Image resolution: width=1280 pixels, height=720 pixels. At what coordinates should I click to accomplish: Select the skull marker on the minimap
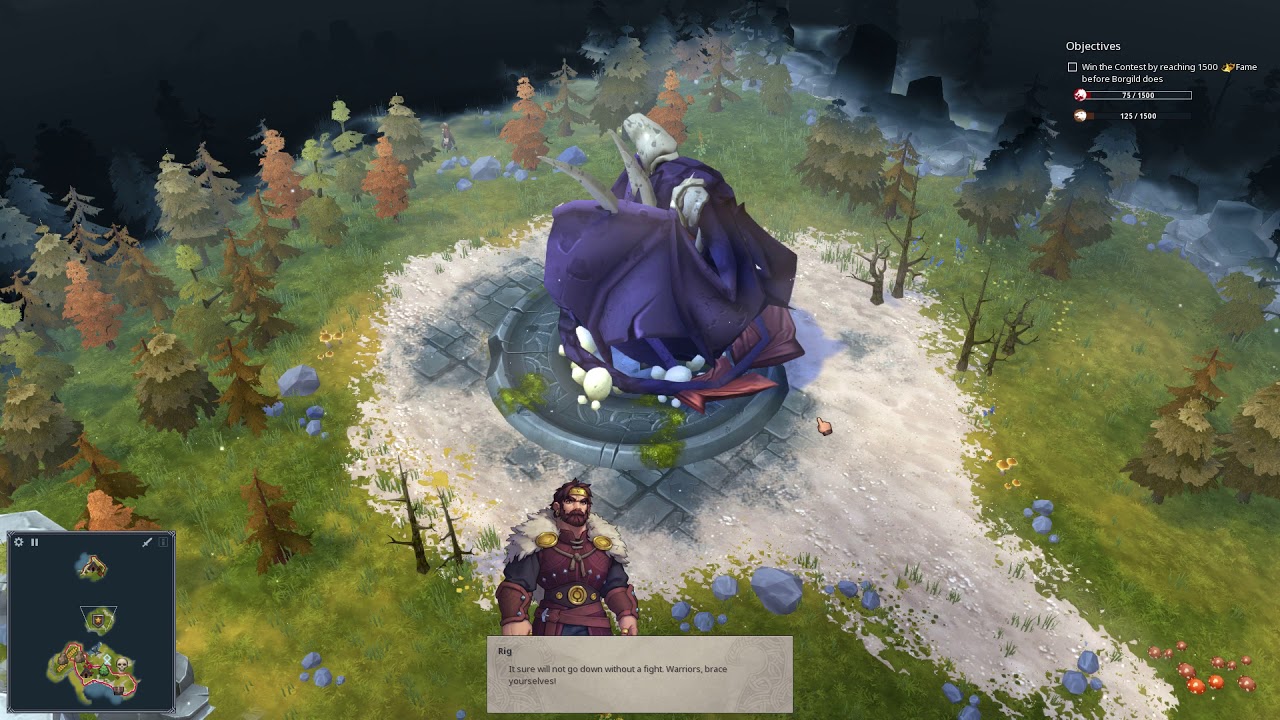pyautogui.click(x=123, y=663)
